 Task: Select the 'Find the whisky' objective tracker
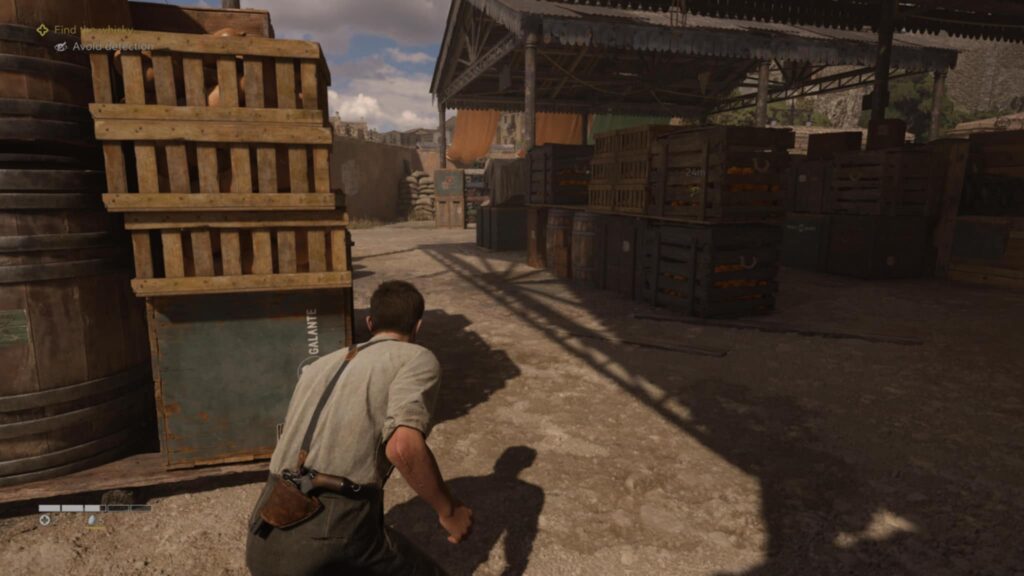(92, 30)
